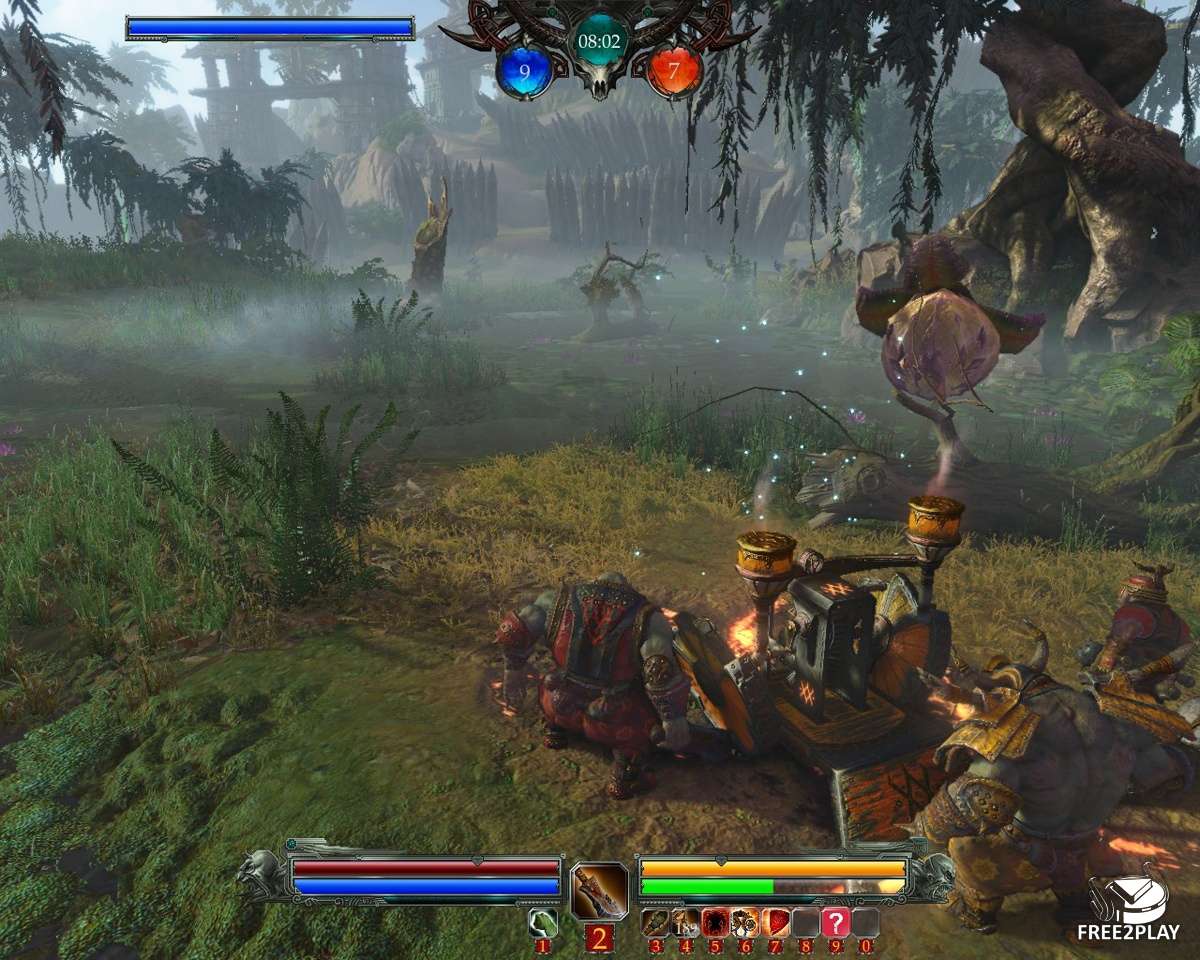Screen dimensions: 1200x960
Task: Use the wooden club ability in slot 3
Action: point(656,922)
